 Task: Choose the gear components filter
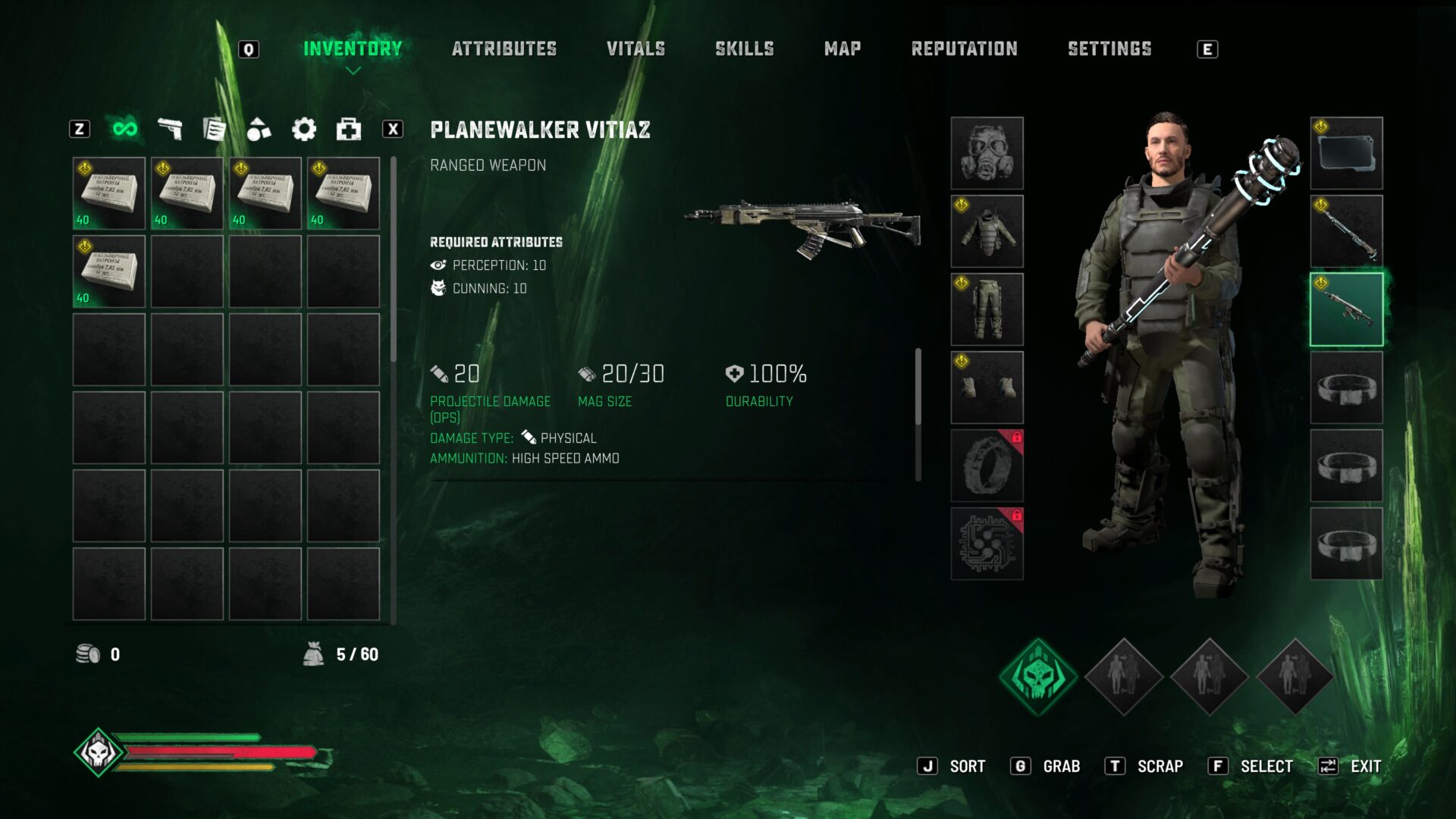pos(304,129)
